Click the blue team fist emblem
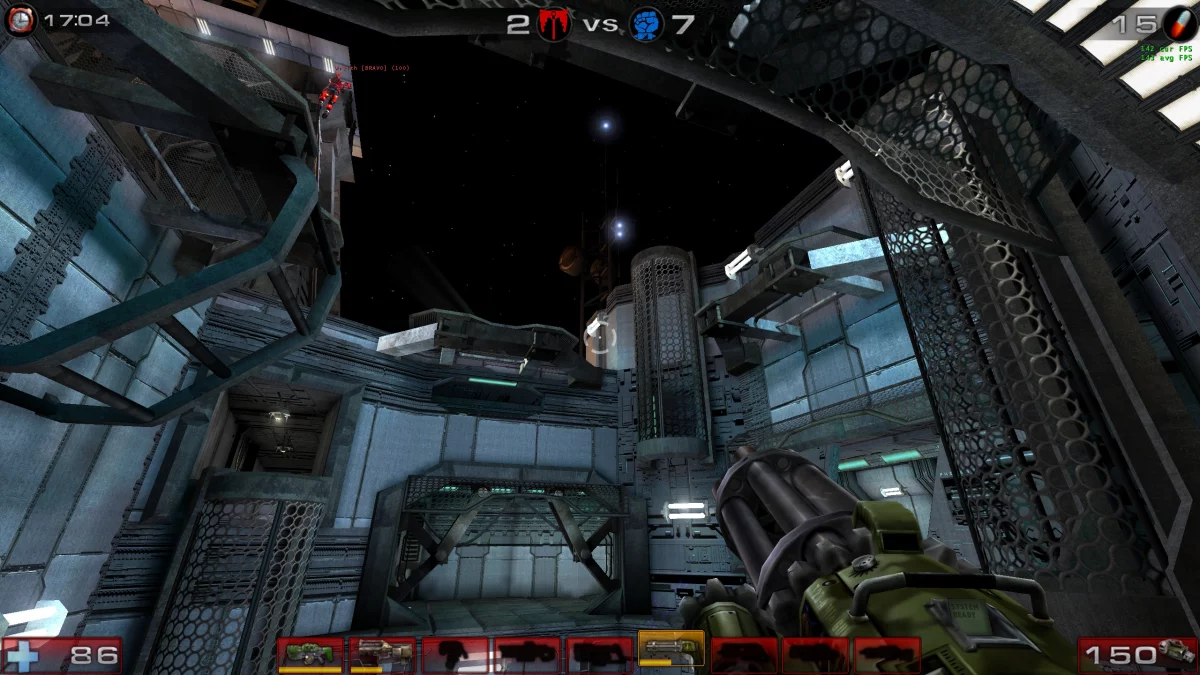Viewport: 1200px width, 675px height. coord(647,24)
